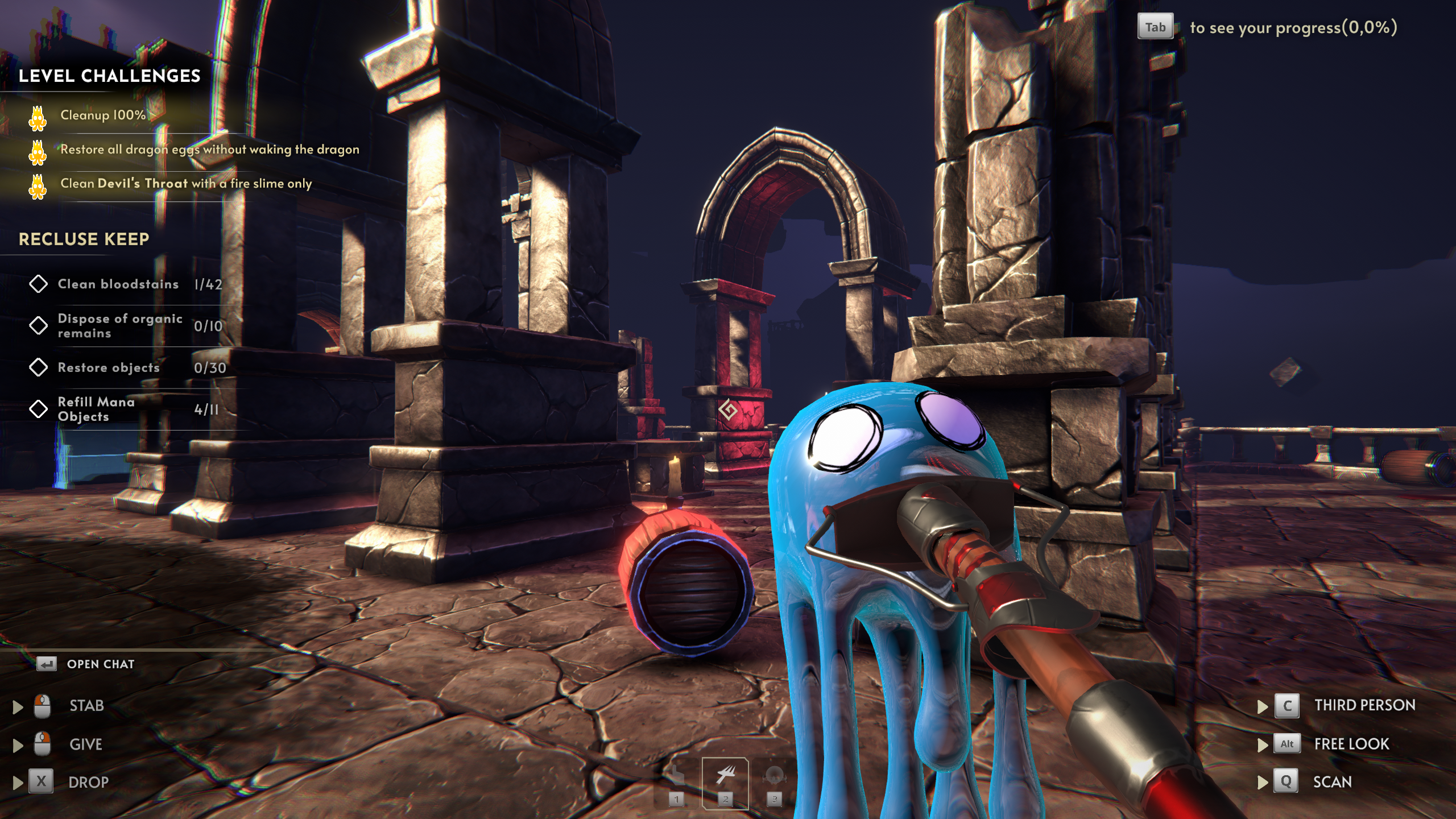Expand the FREE LOOK control arrow
The height and width of the screenshot is (819, 1456).
(1263, 744)
